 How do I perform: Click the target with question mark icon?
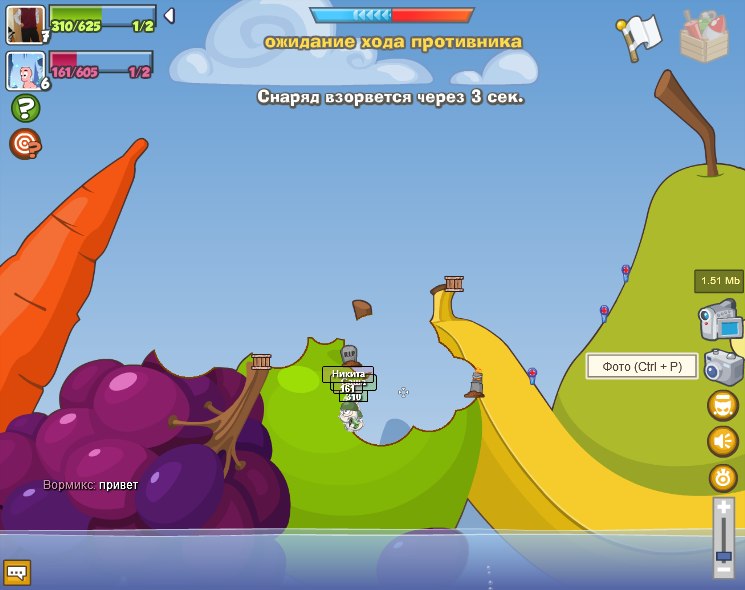coord(25,144)
